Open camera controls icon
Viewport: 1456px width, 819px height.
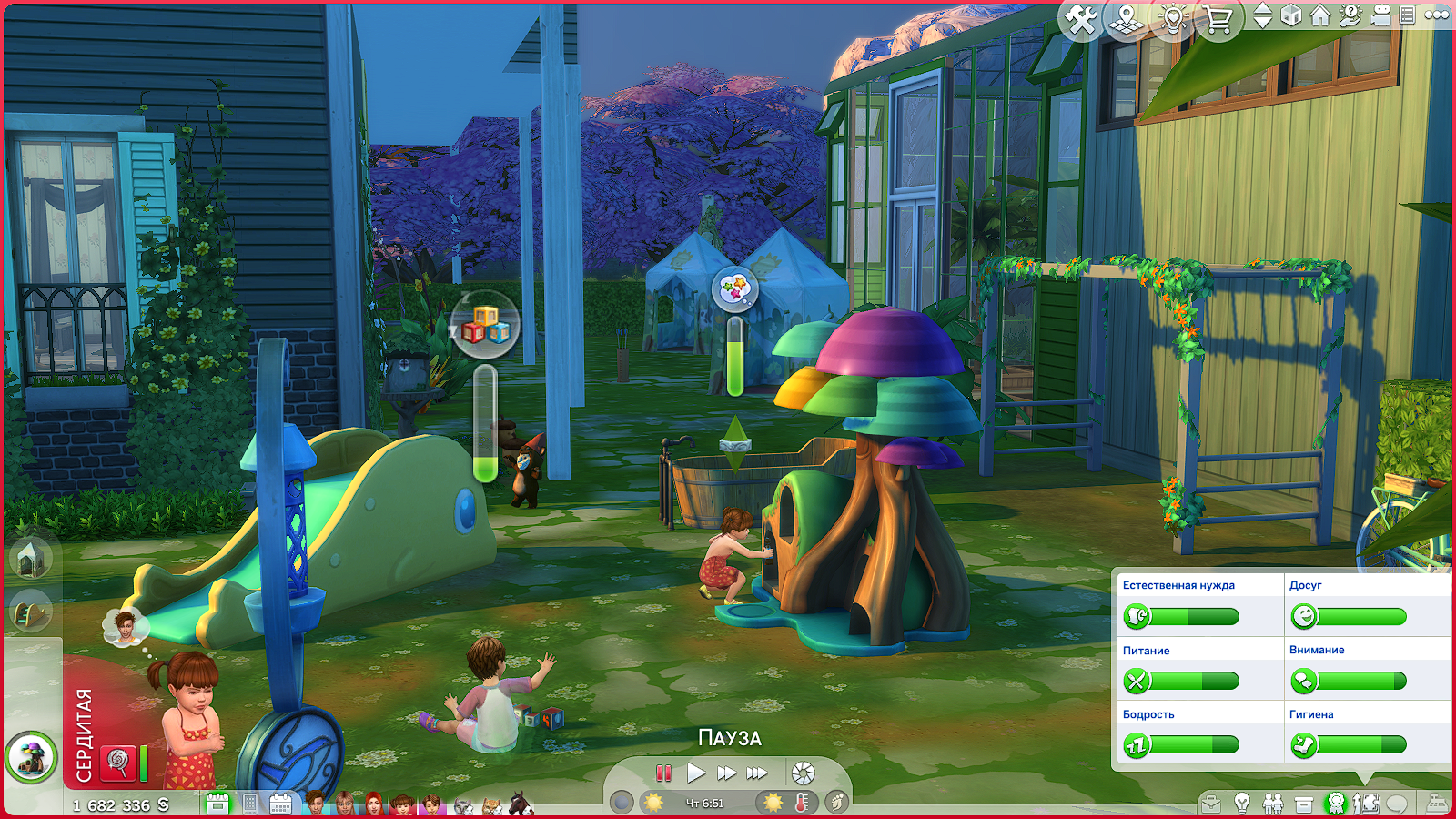click(1380, 15)
